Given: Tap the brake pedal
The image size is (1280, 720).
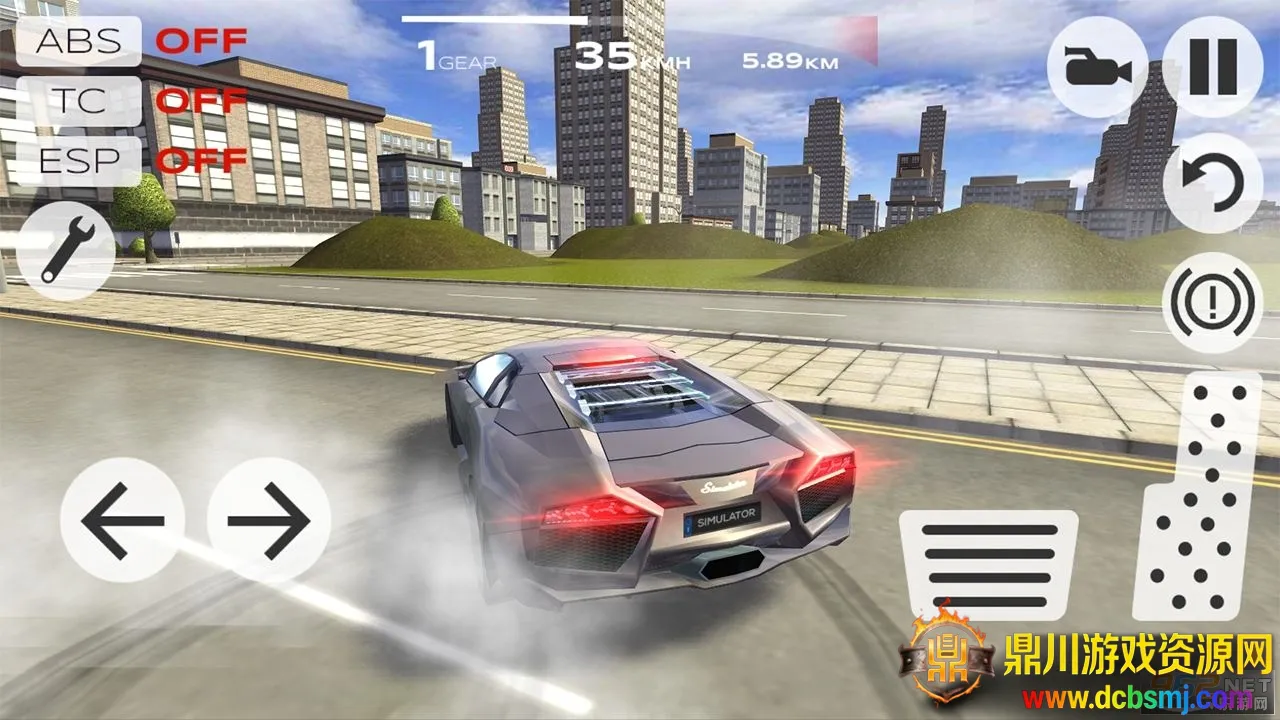Looking at the screenshot, I should [x=988, y=565].
